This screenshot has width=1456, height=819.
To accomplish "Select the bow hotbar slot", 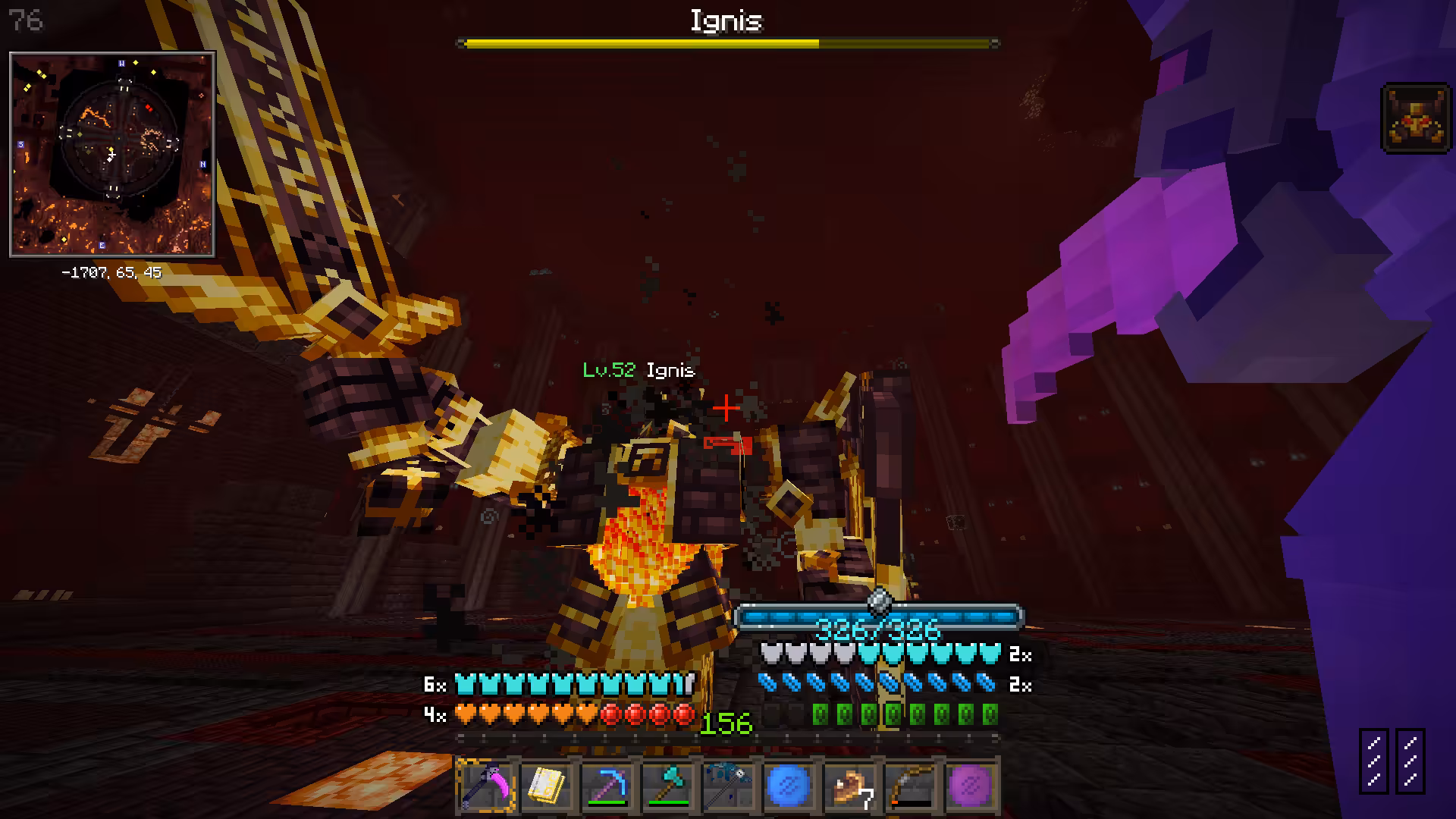I will pos(910,786).
